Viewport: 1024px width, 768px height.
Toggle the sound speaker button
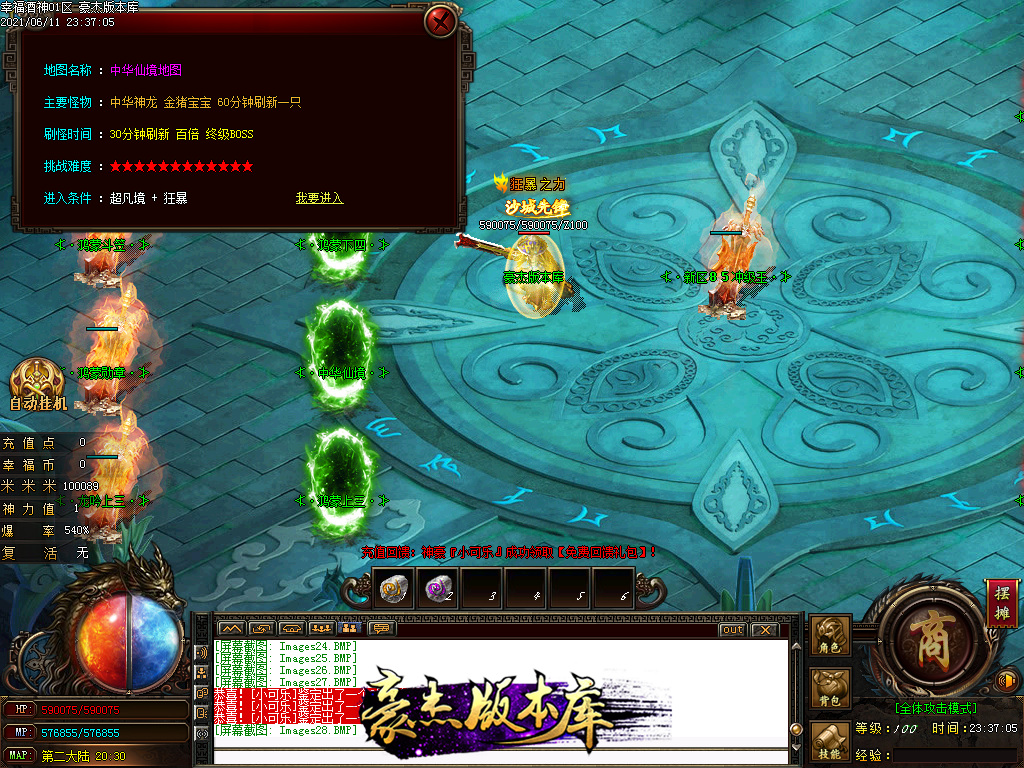pyautogui.click(x=1007, y=682)
